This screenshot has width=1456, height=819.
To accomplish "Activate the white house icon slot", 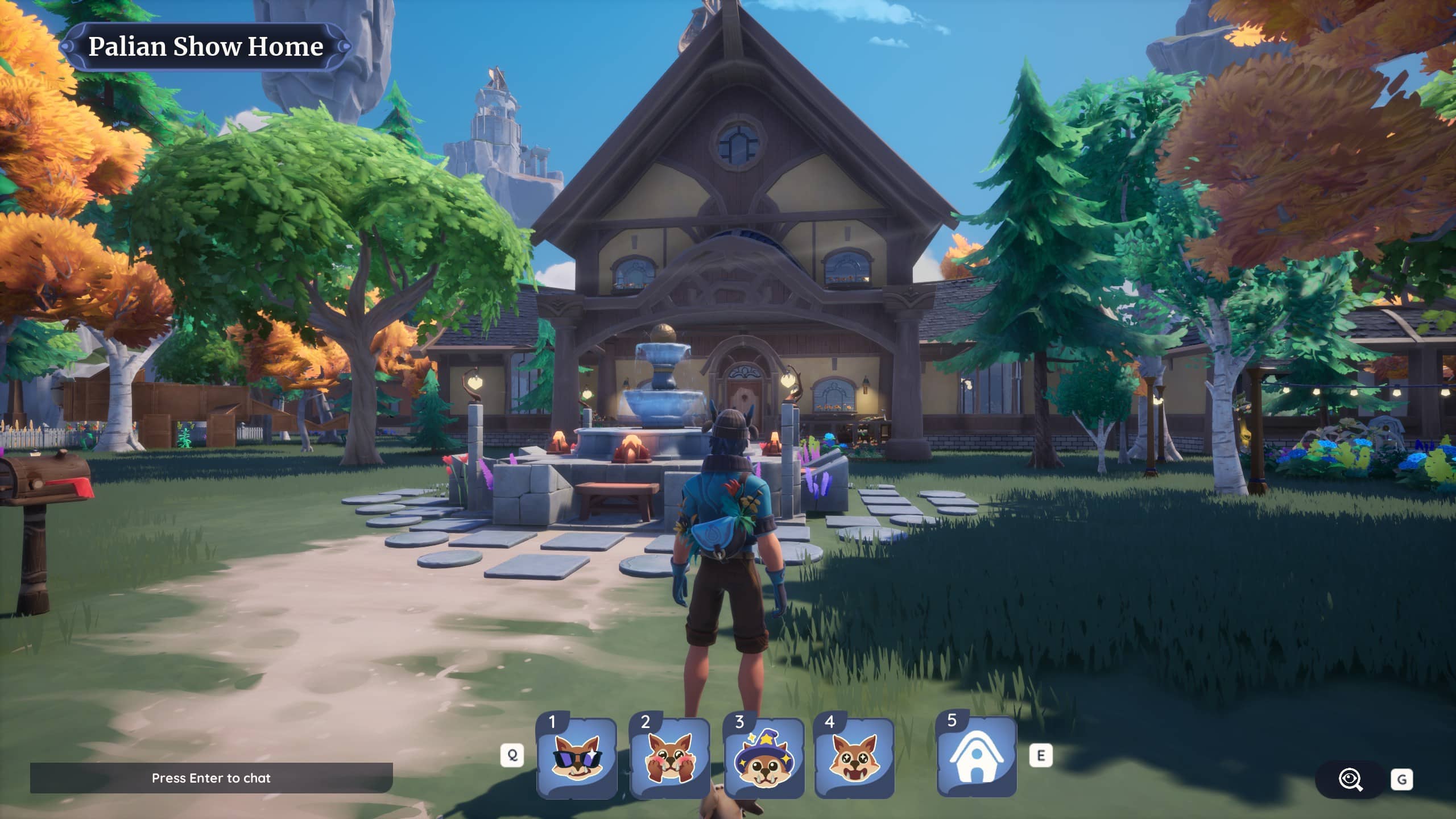I will (x=977, y=757).
